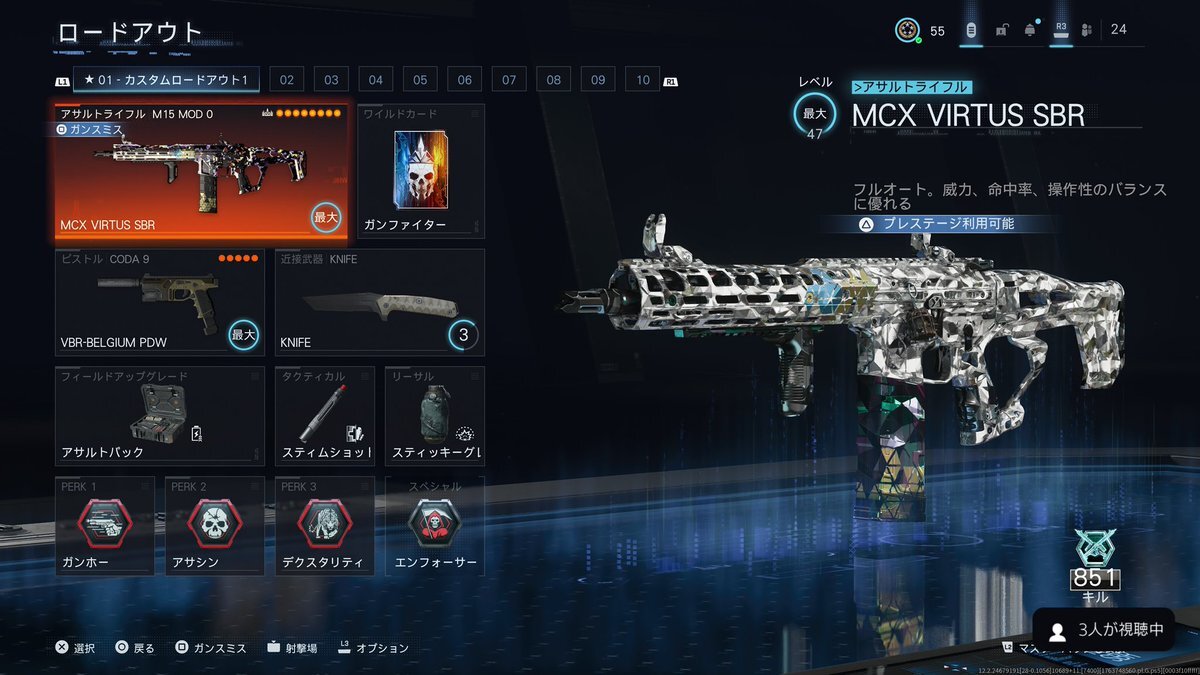Switch to loadout tab 02
This screenshot has width=1200, height=675.
(x=286, y=80)
